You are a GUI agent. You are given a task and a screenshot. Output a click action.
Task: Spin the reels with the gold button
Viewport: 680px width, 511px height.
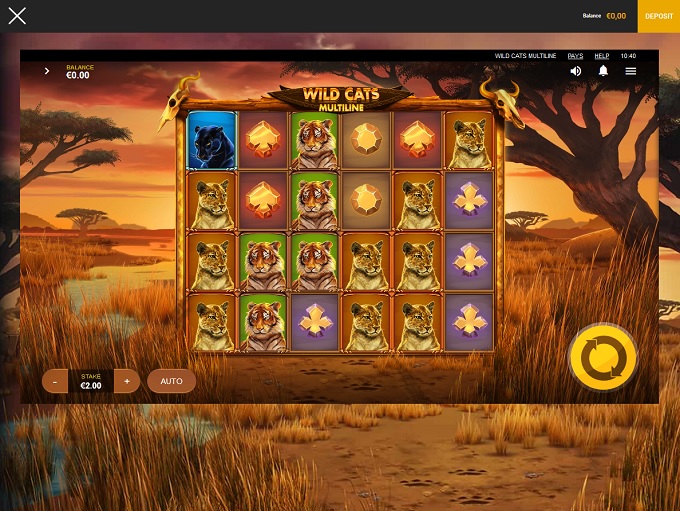tap(603, 356)
